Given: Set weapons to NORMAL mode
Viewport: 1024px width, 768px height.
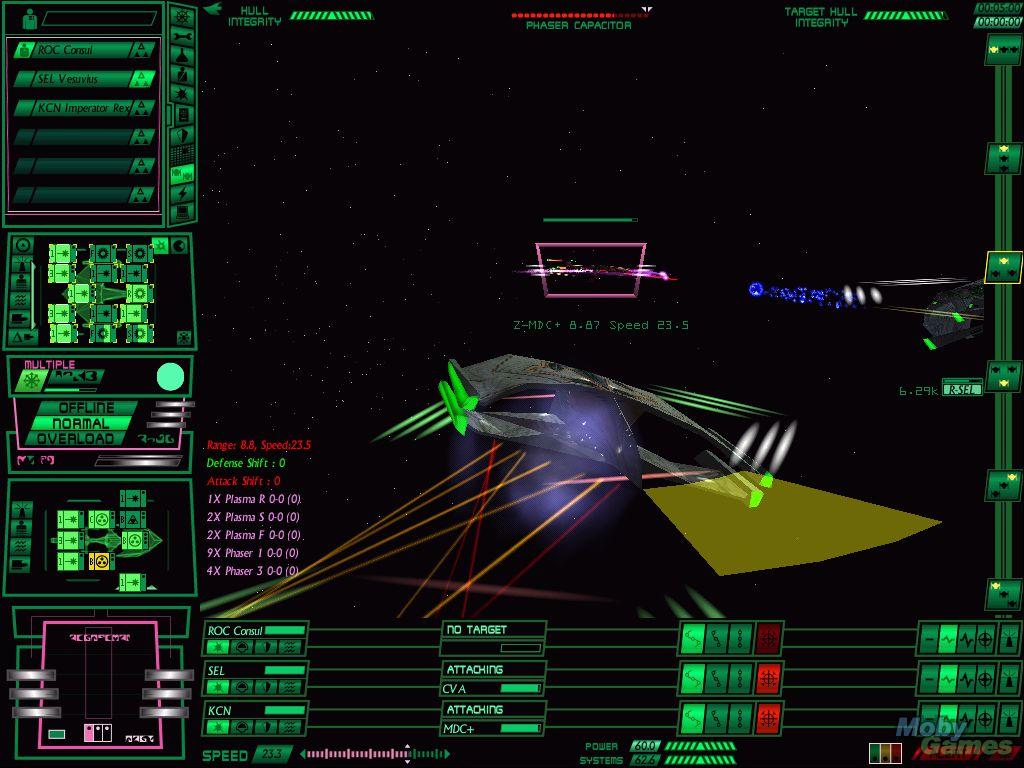Looking at the screenshot, I should (86, 423).
